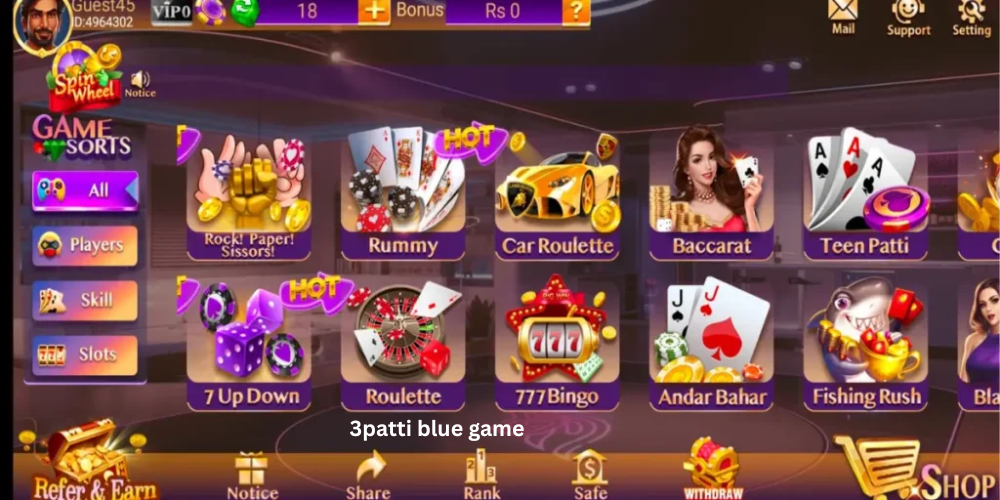Play Car Roulette

point(557,194)
